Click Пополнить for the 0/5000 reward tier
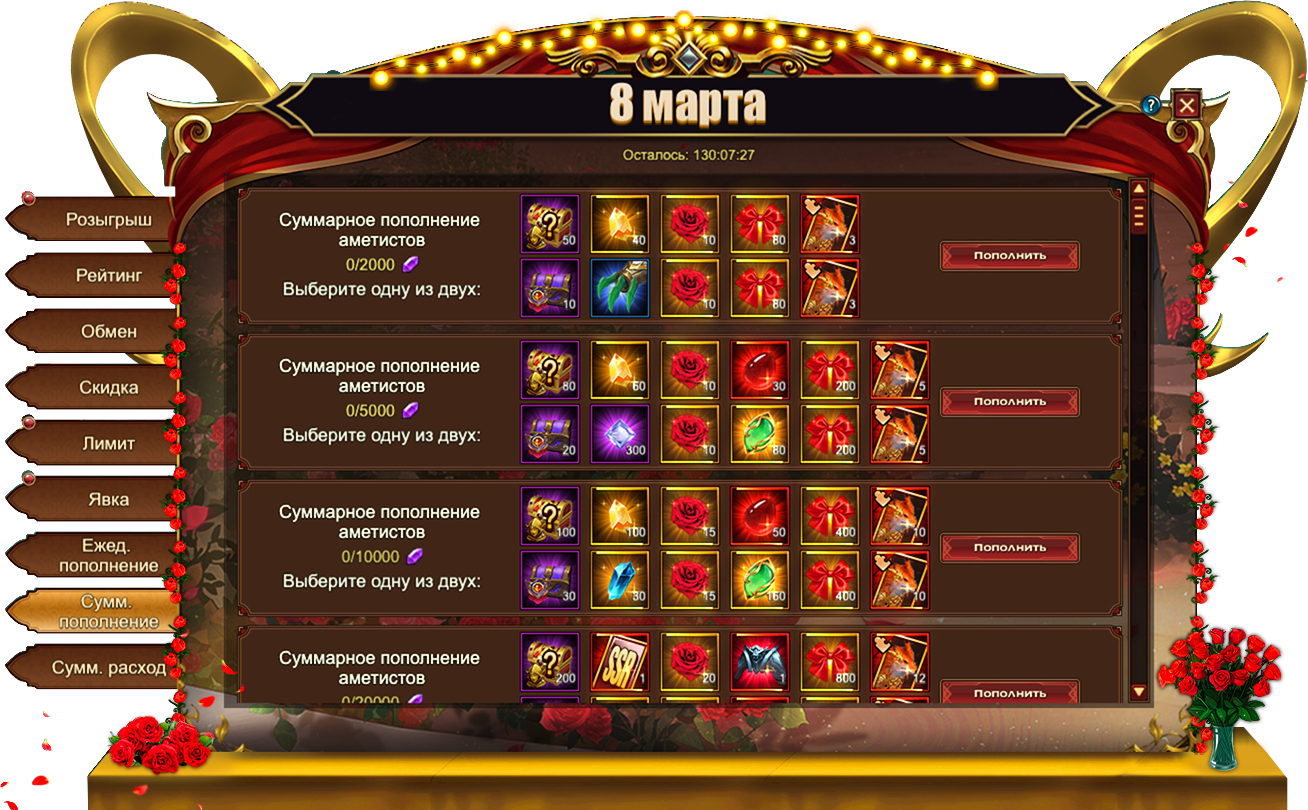 click(1009, 402)
